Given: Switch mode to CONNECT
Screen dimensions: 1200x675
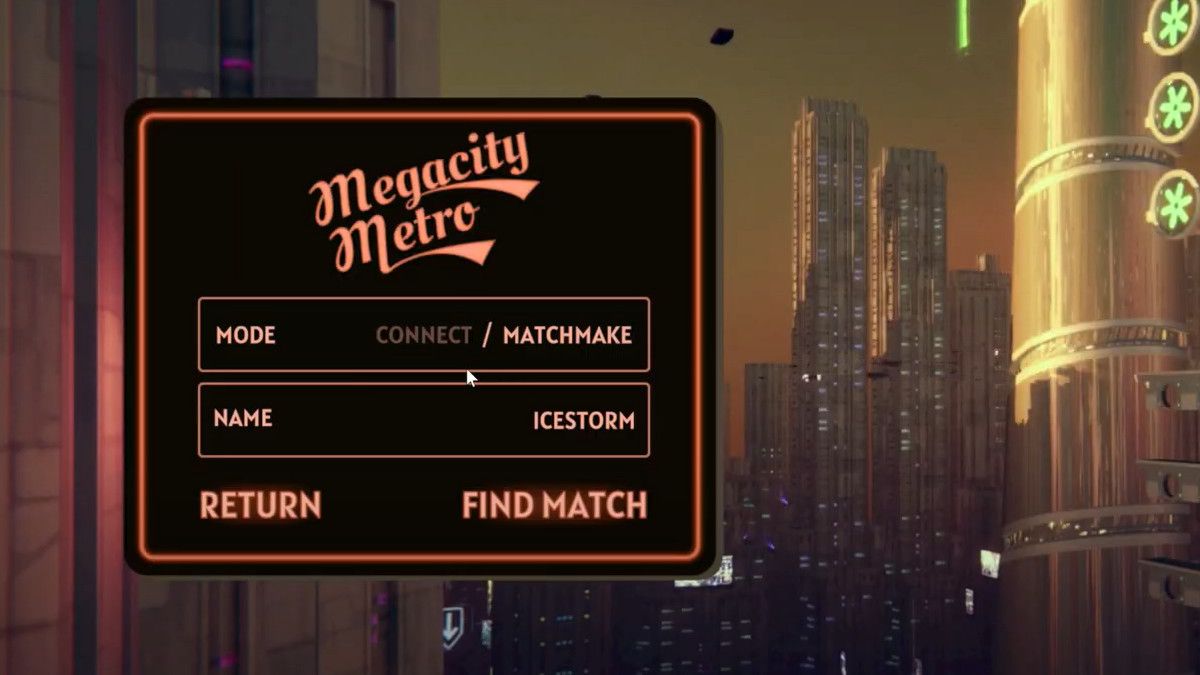Looking at the screenshot, I should pyautogui.click(x=423, y=335).
